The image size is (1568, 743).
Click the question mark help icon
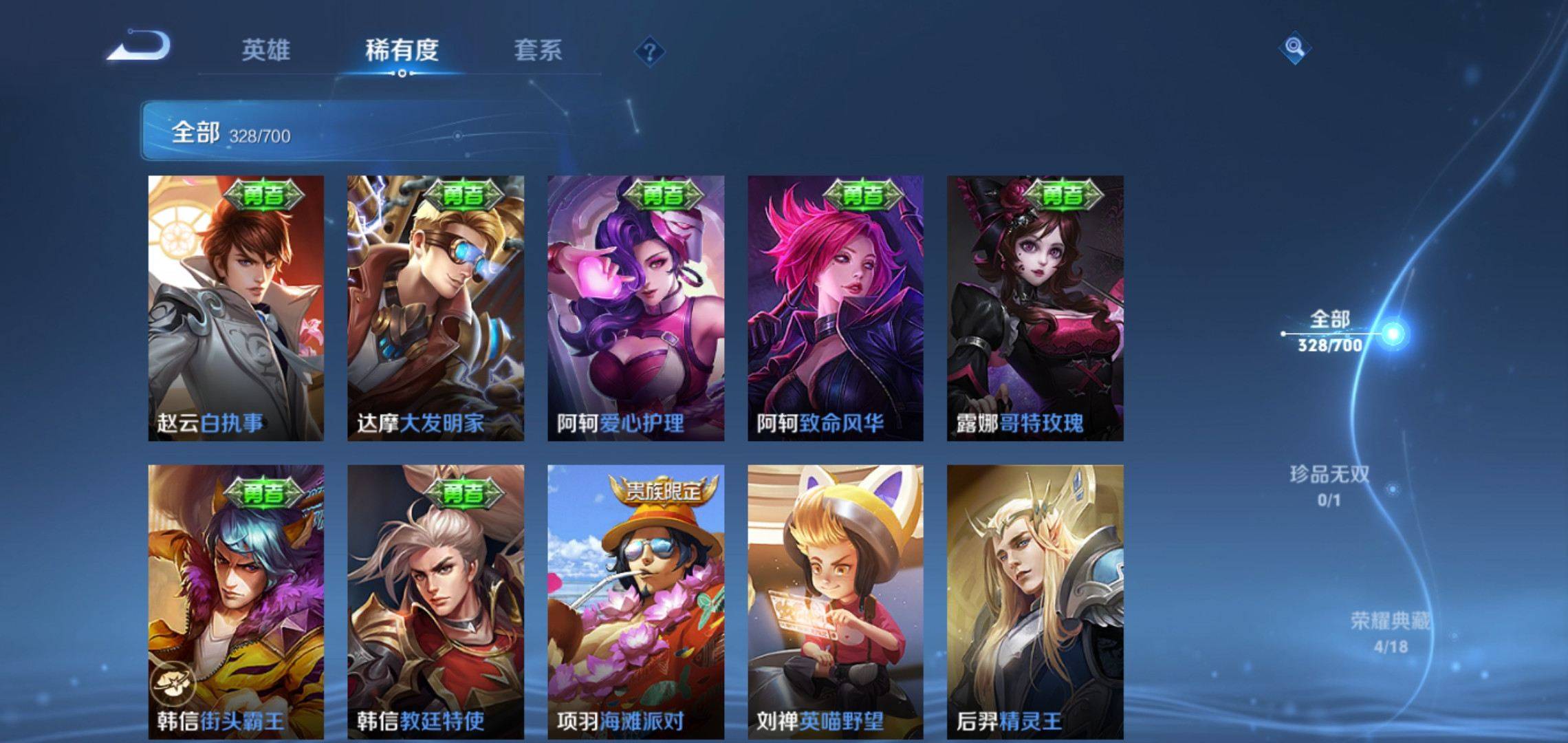tap(649, 52)
